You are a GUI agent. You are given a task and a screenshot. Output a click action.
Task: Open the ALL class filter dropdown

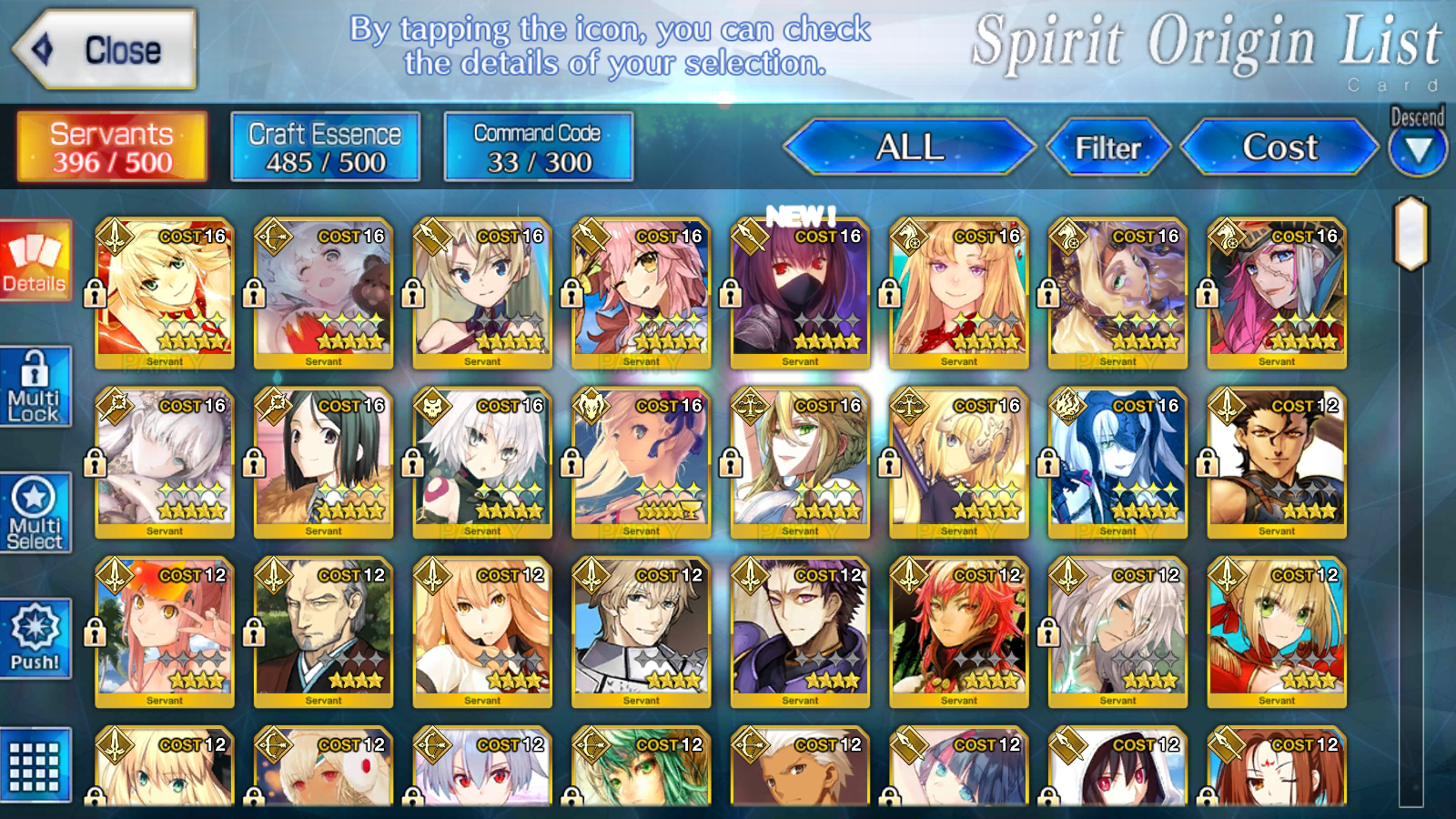(910, 147)
